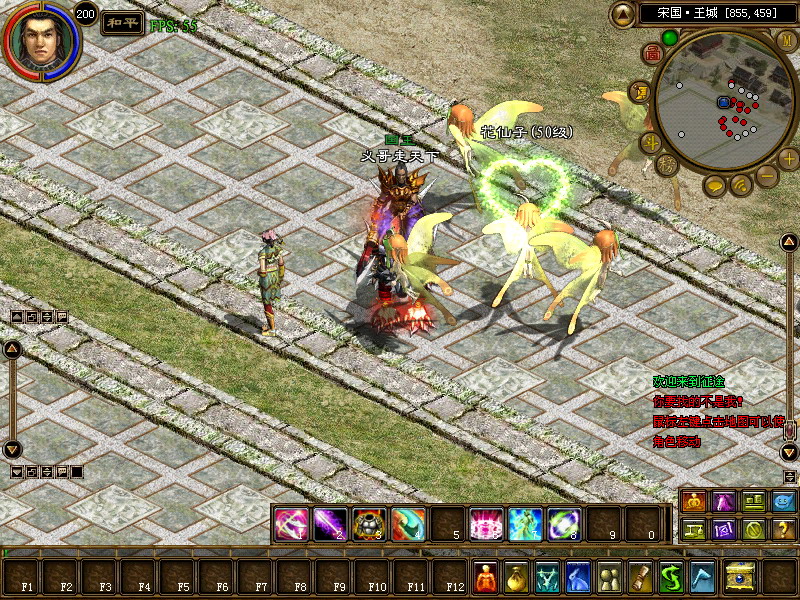800x600 pixels.
Task: Open the treasure chest icon
Action: [x=741, y=578]
